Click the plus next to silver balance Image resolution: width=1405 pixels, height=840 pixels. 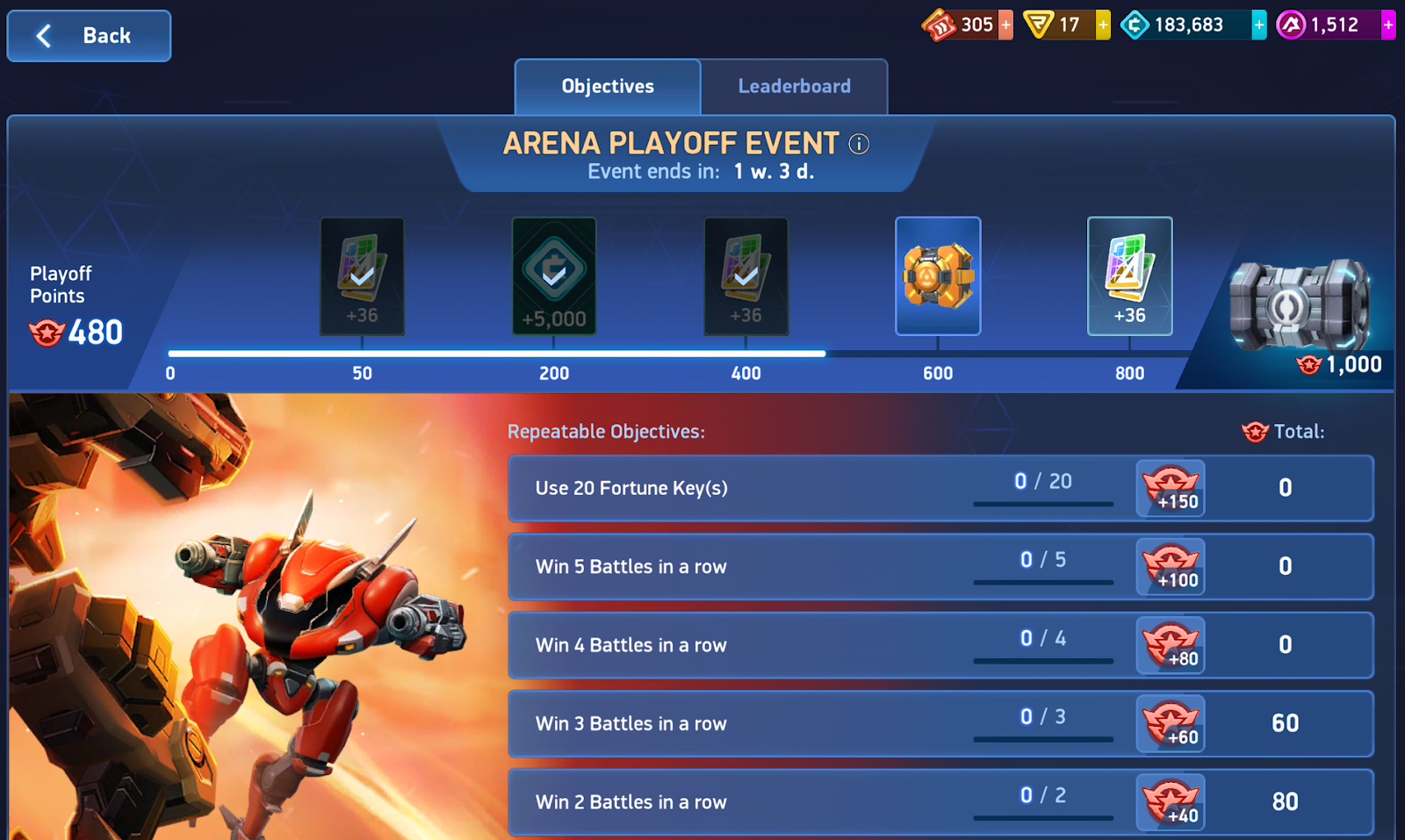[x=1257, y=25]
